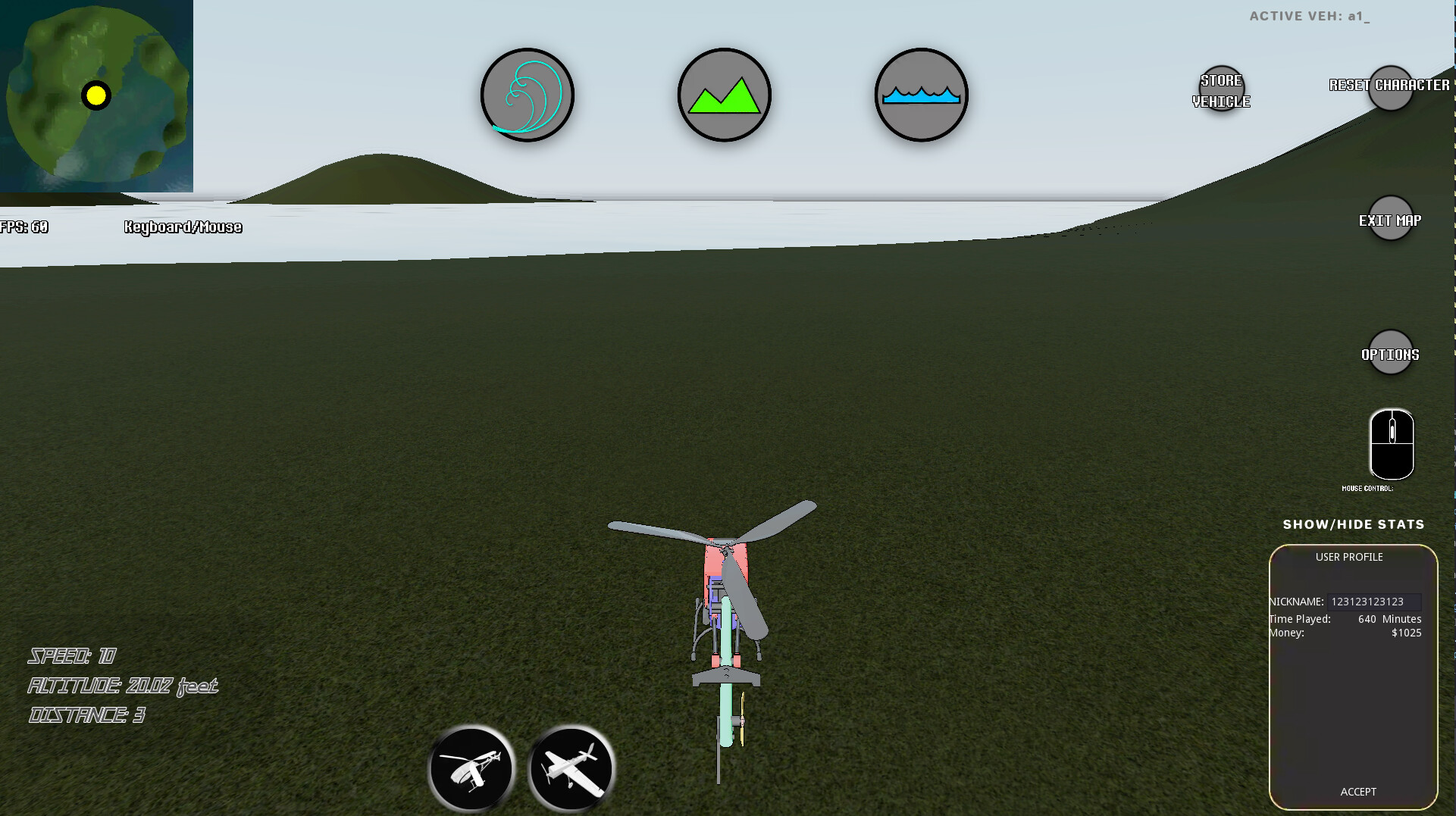Click the yellow player marker on the minimap
The width and height of the screenshot is (1456, 816).
97,95
